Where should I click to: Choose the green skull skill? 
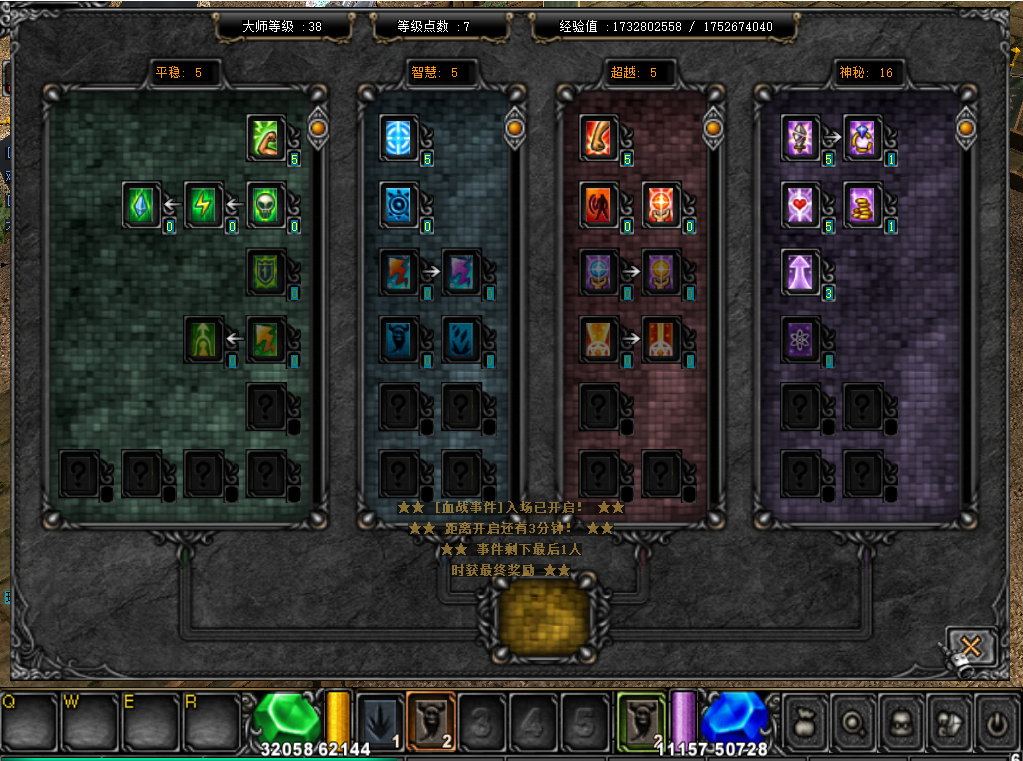click(x=266, y=204)
